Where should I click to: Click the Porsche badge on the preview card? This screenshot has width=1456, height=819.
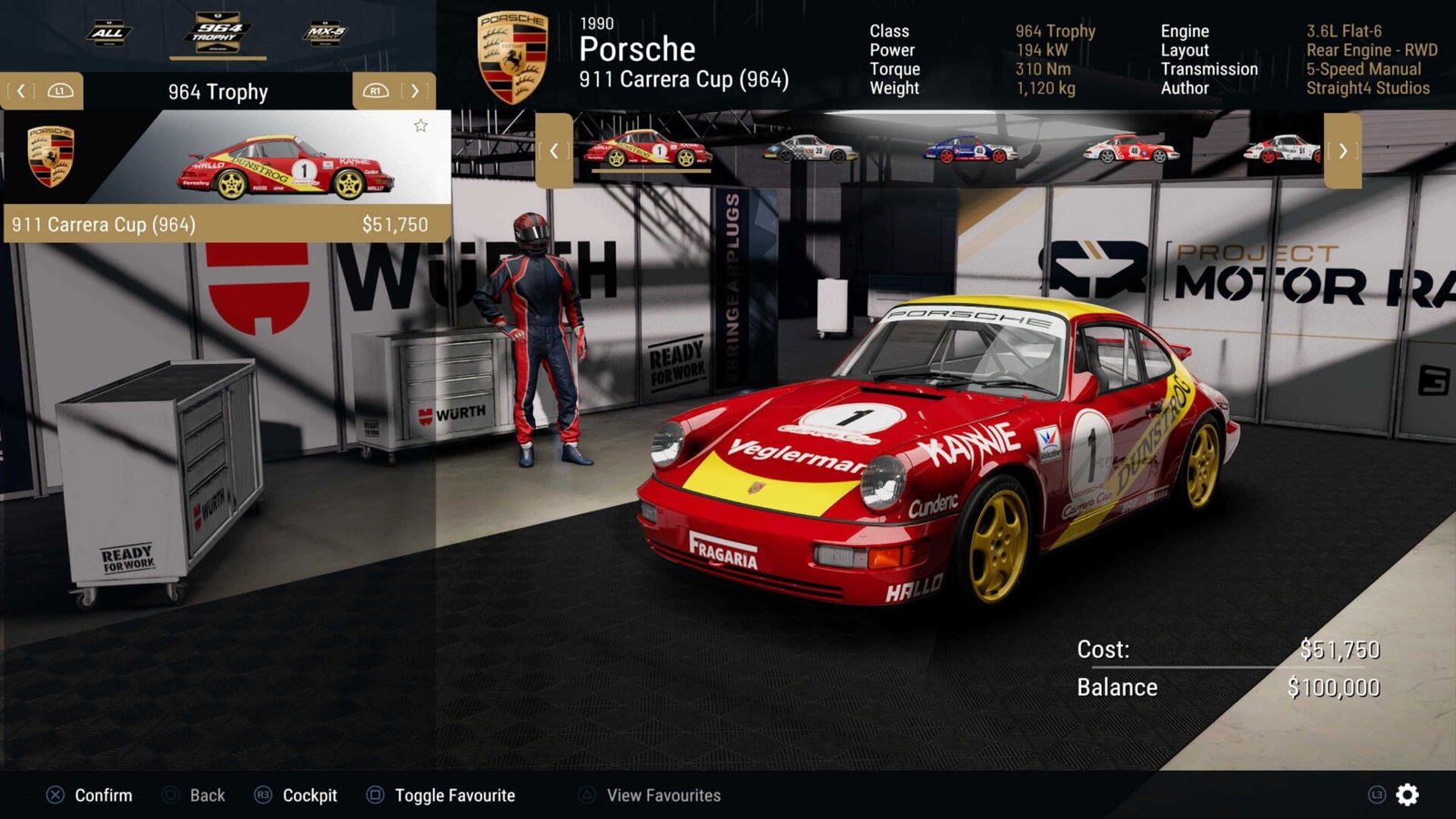pos(50,155)
